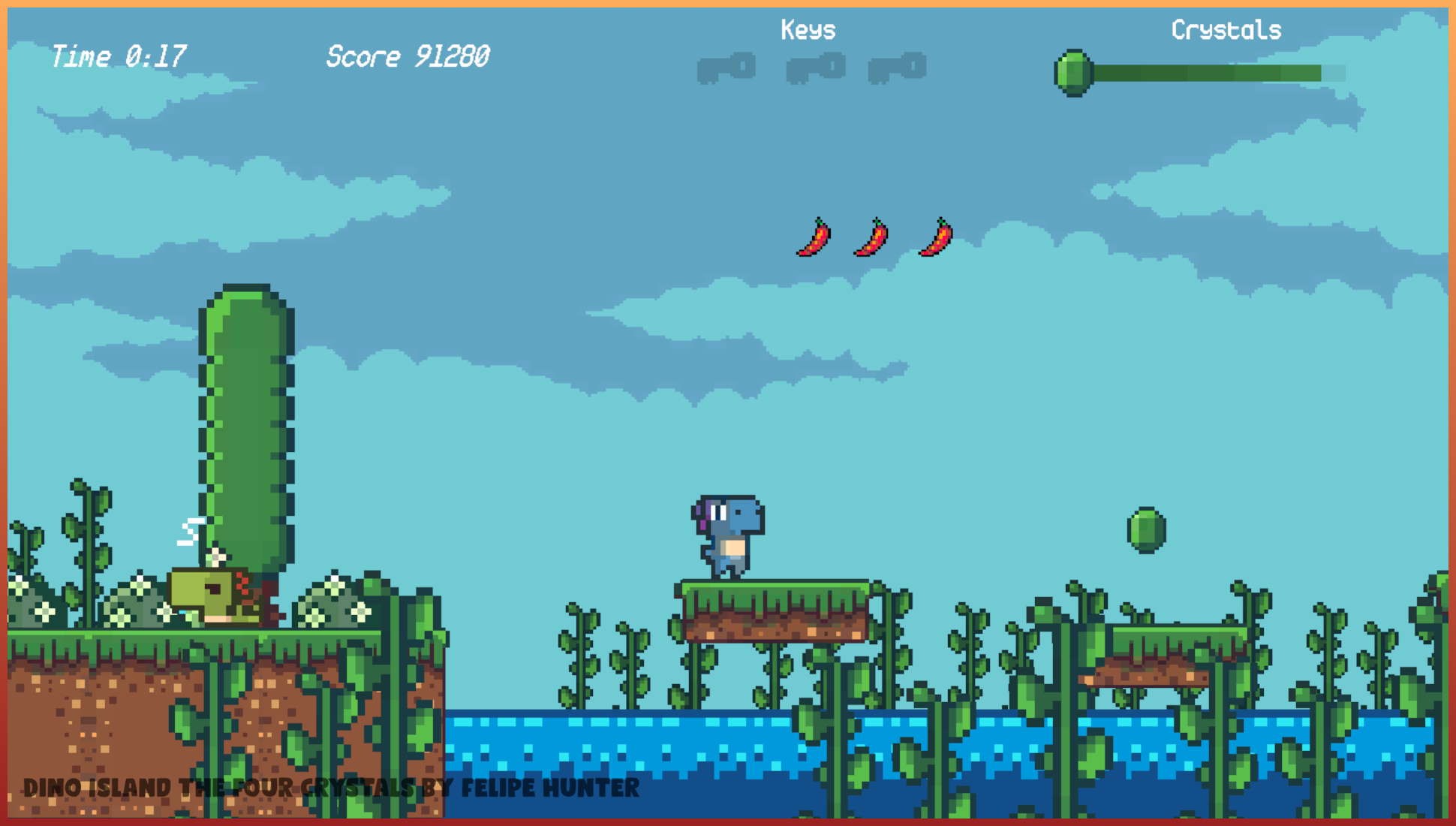Select the large crystal icon beside the Crystals bar

pyautogui.click(x=1073, y=71)
